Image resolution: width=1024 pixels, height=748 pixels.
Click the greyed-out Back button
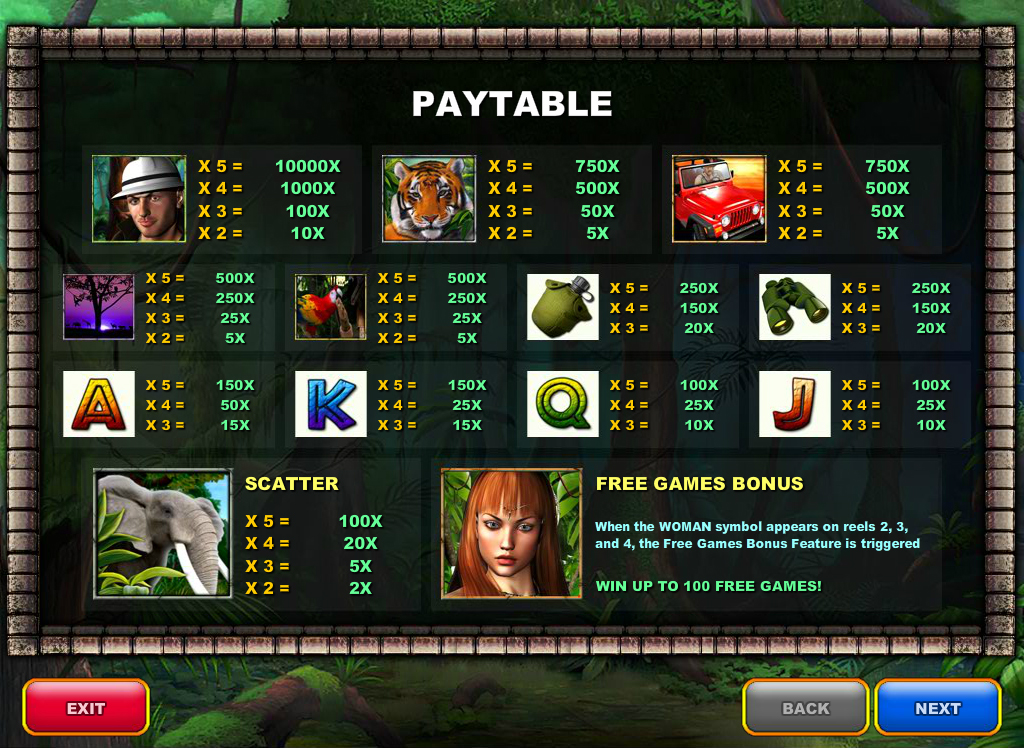pos(805,708)
